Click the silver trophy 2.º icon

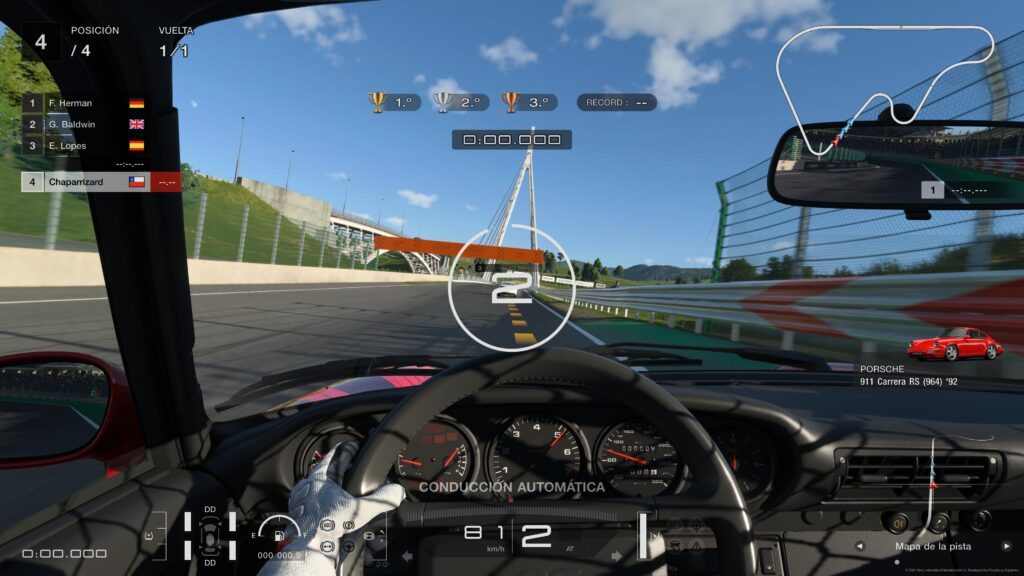coord(443,102)
